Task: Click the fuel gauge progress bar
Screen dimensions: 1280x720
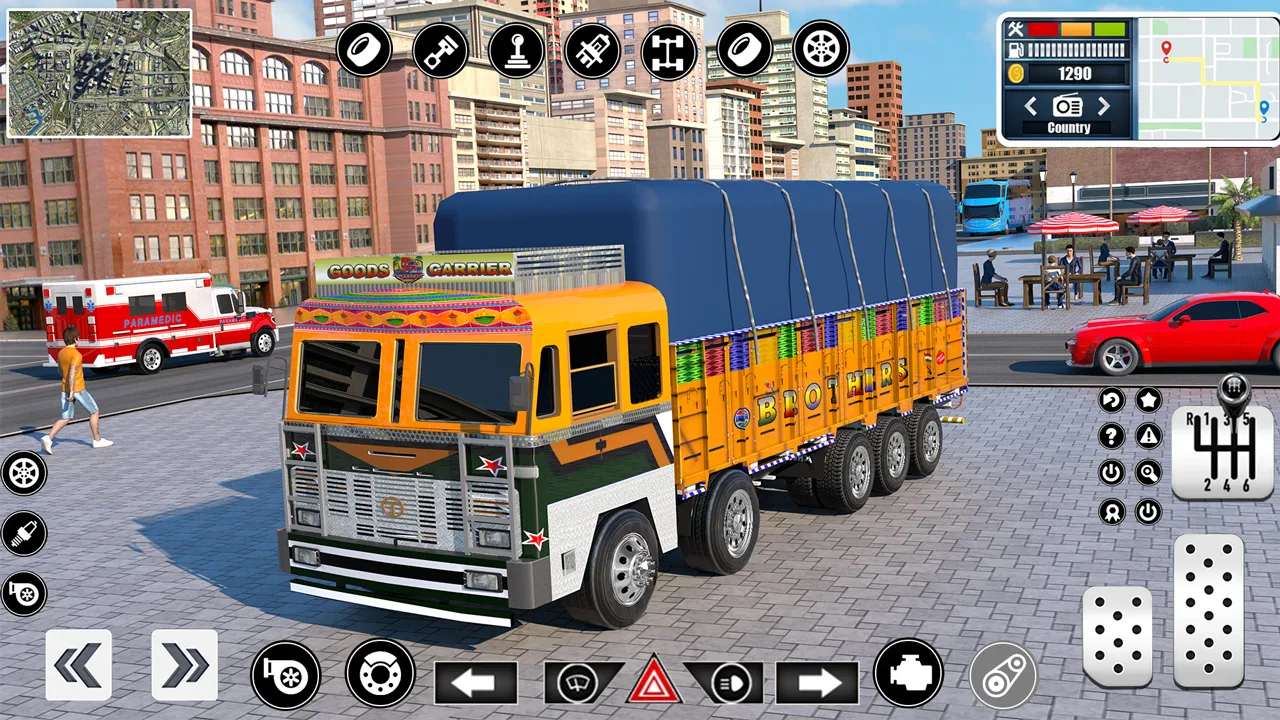Action: (1078, 51)
